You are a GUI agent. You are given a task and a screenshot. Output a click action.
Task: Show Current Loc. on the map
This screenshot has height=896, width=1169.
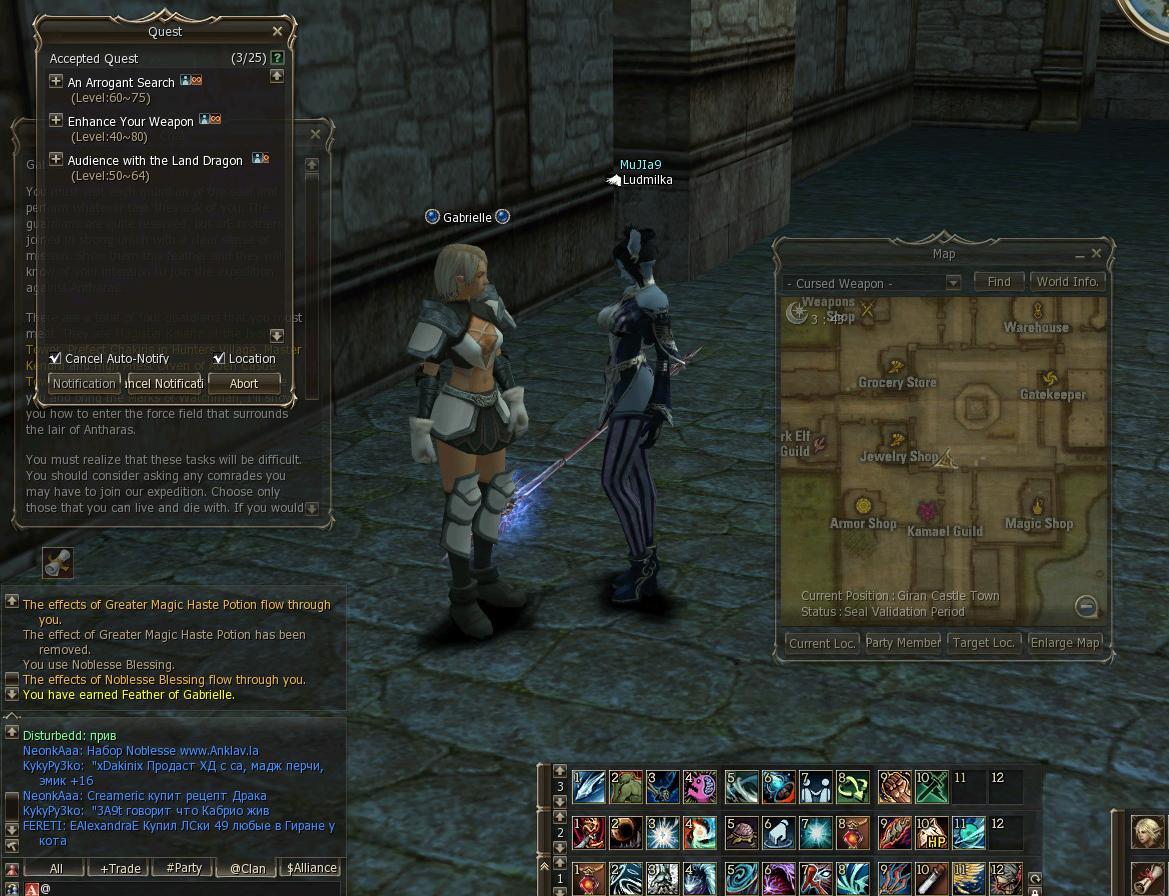(822, 643)
